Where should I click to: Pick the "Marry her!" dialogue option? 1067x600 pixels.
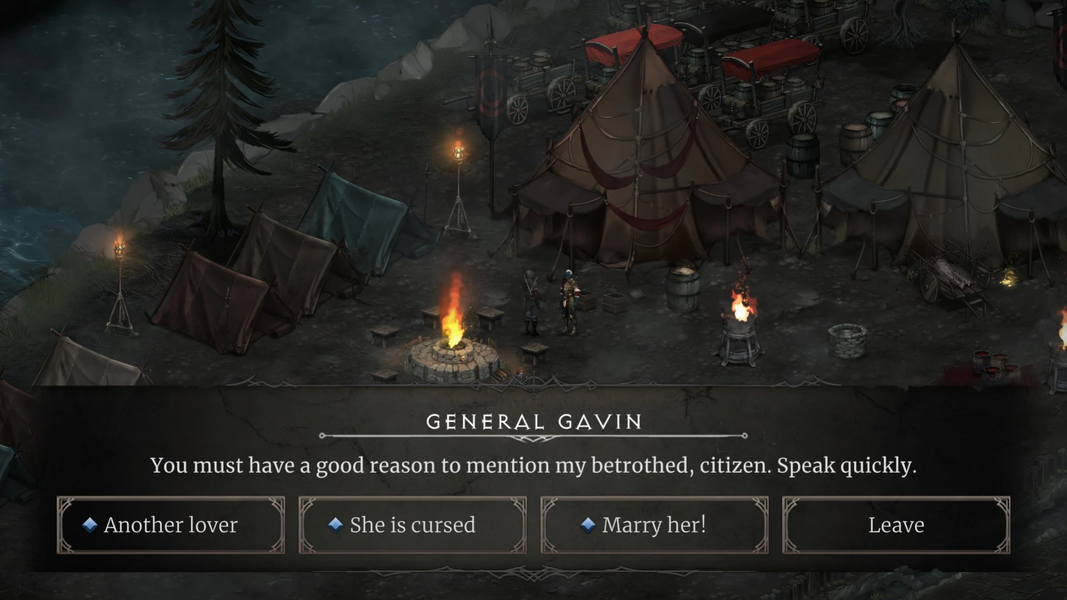pyautogui.click(x=654, y=525)
